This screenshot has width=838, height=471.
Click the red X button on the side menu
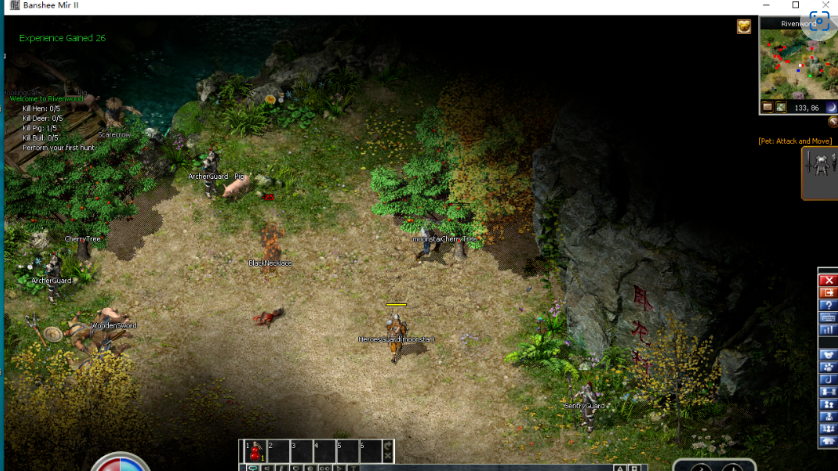pyautogui.click(x=827, y=280)
